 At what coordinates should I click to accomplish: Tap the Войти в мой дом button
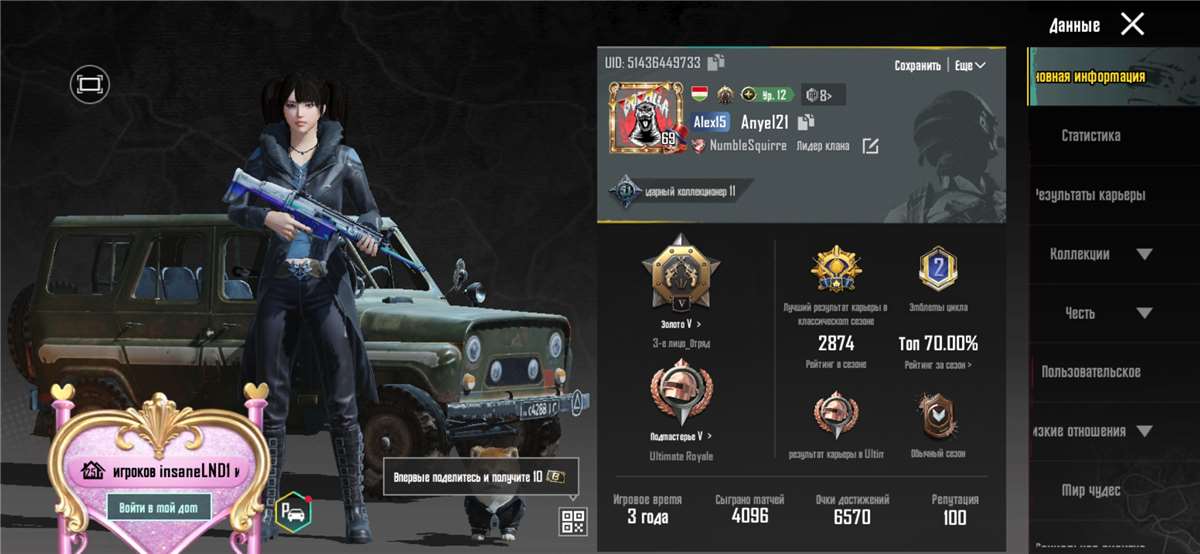tap(158, 508)
